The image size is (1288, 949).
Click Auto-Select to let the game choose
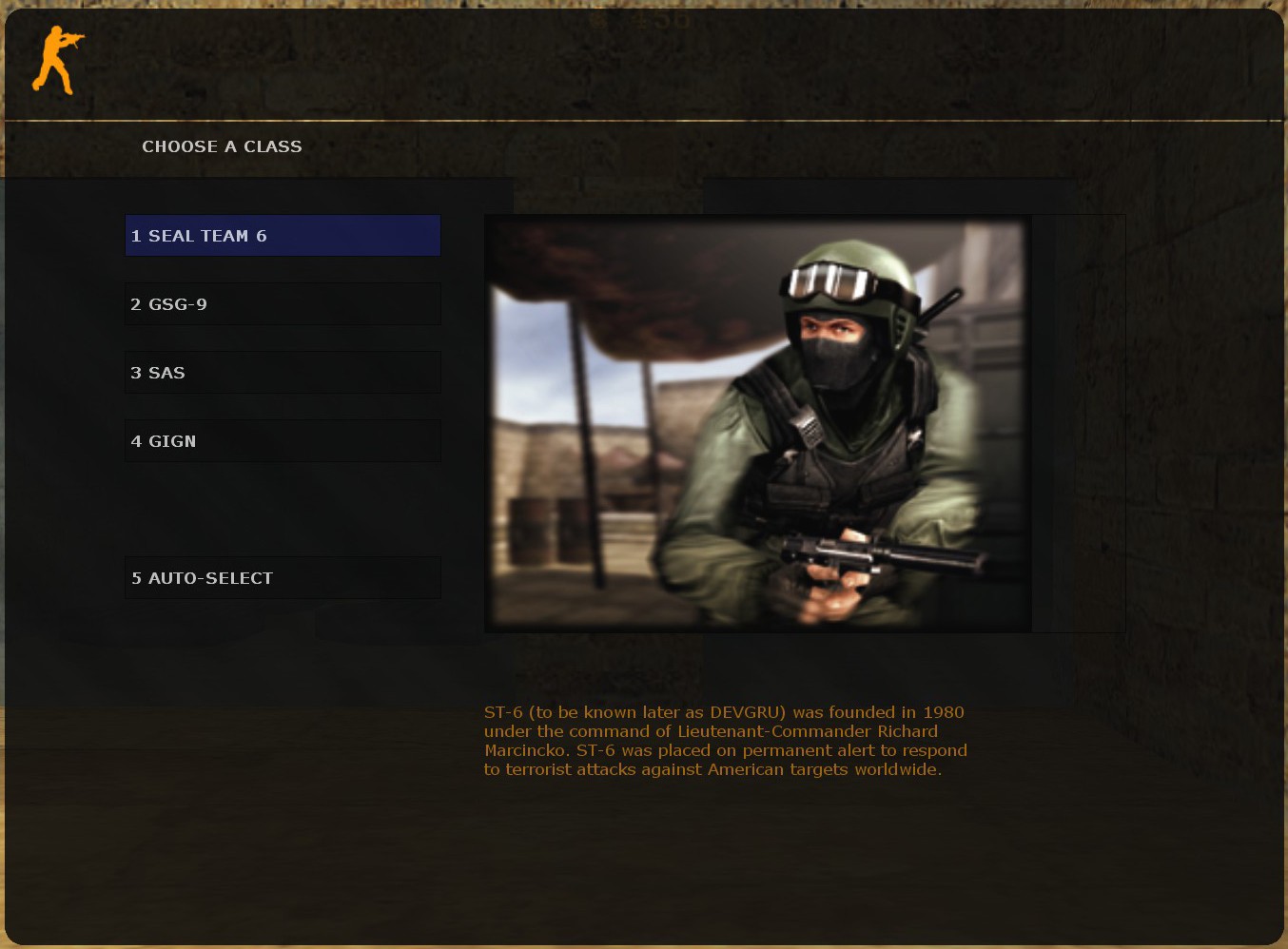click(282, 577)
